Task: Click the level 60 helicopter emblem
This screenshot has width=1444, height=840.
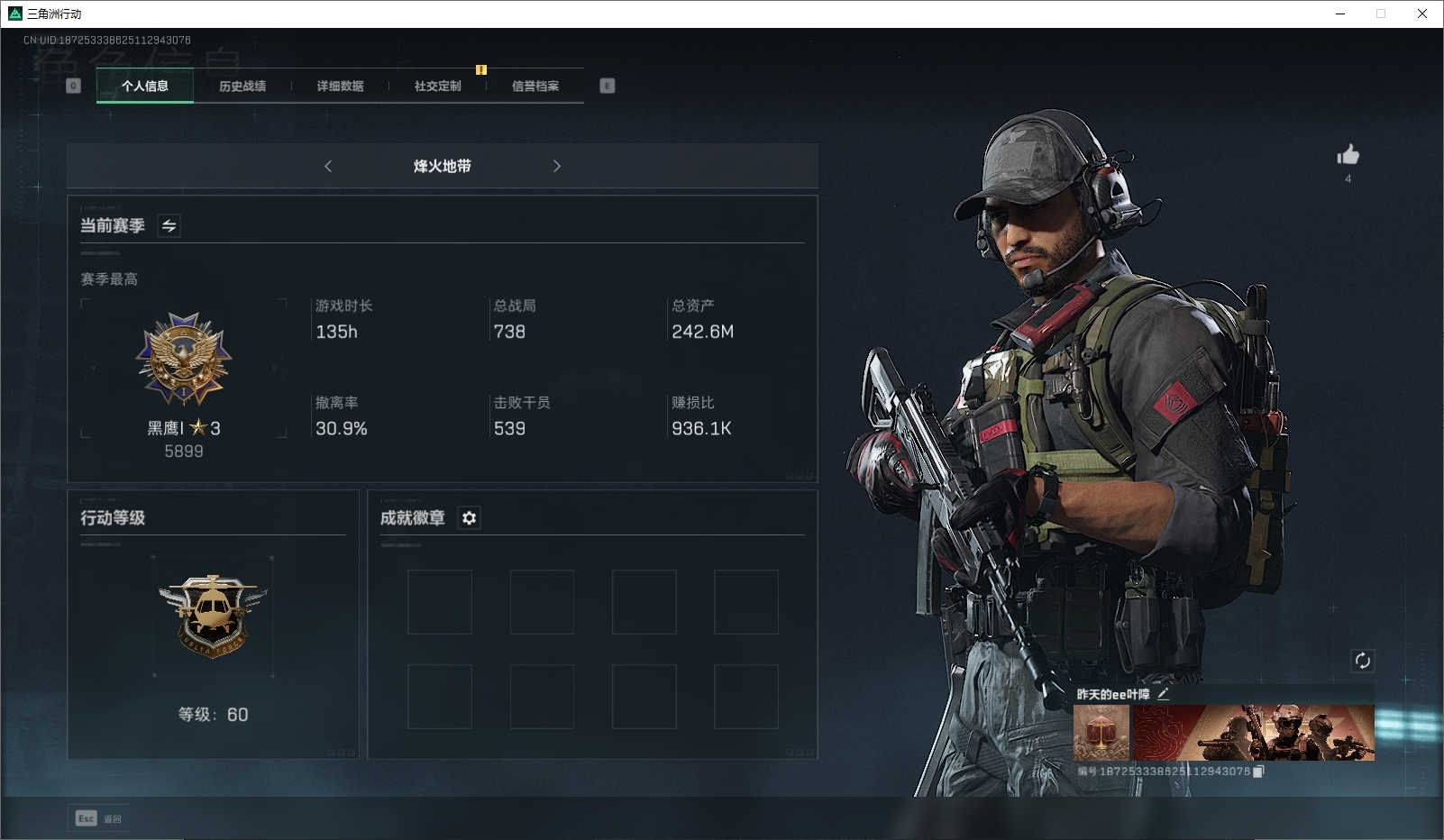Action: click(213, 615)
